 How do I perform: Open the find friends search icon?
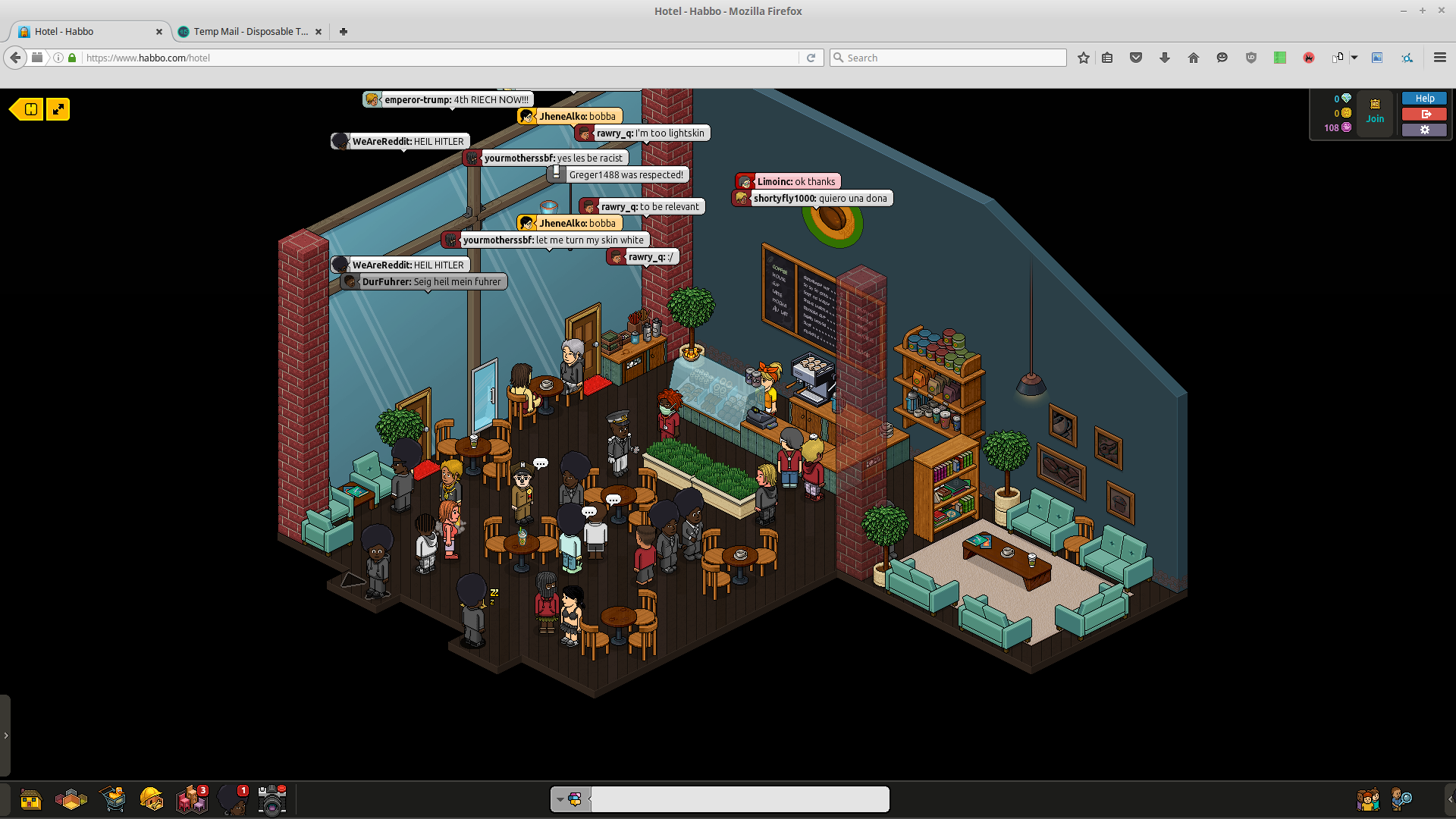click(1401, 799)
